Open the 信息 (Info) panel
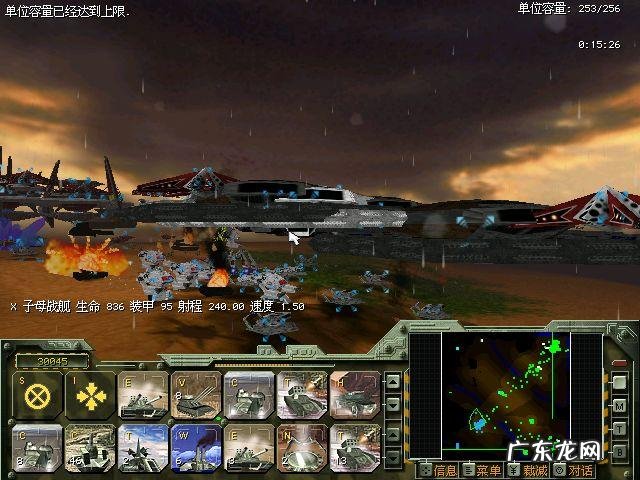The width and height of the screenshot is (640, 480). [x=439, y=470]
